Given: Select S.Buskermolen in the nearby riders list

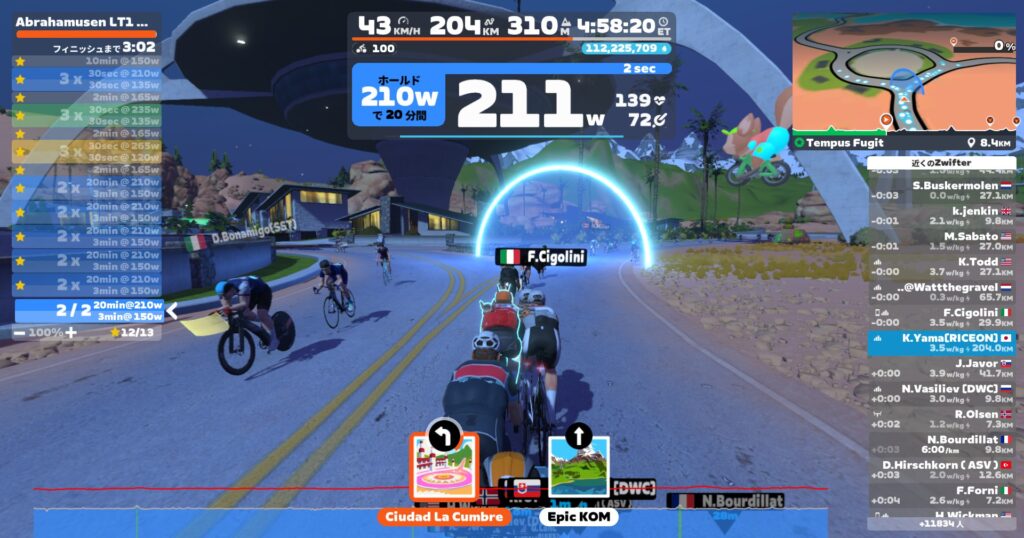Looking at the screenshot, I should pyautogui.click(x=941, y=190).
